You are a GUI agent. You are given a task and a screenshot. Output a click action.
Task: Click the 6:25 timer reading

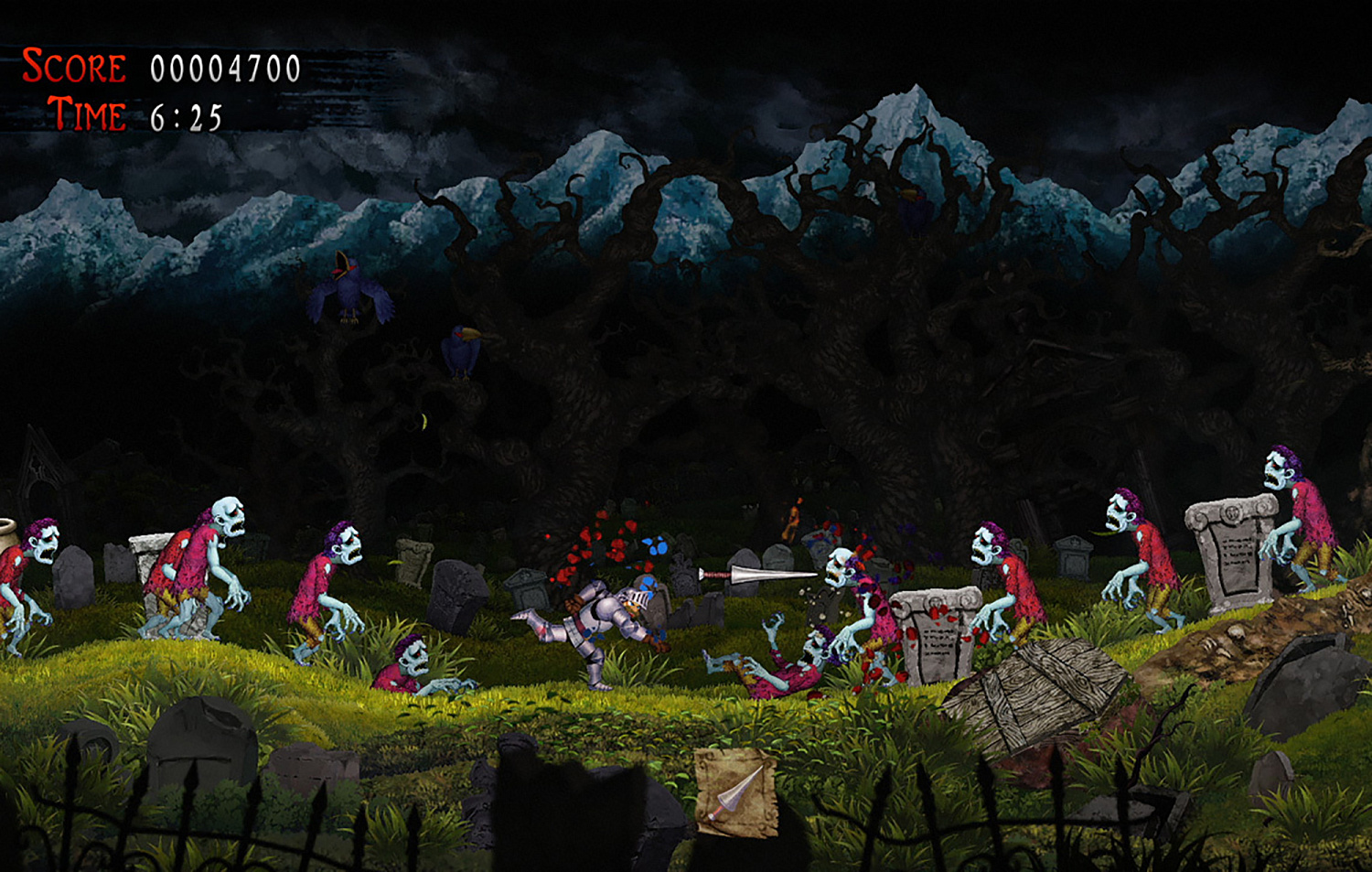click(185, 116)
